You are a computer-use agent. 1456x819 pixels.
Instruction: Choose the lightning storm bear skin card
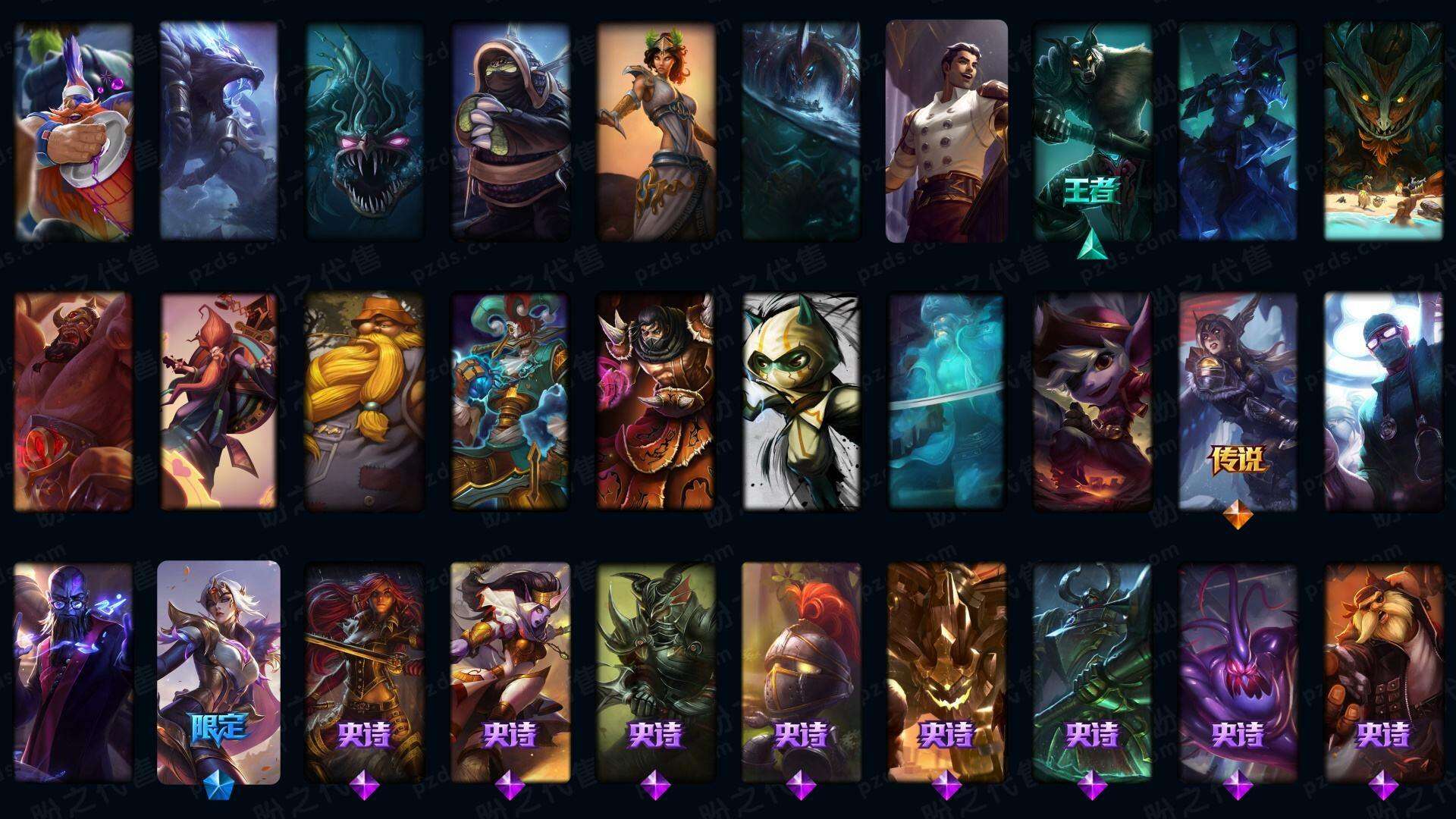pyautogui.click(x=218, y=131)
